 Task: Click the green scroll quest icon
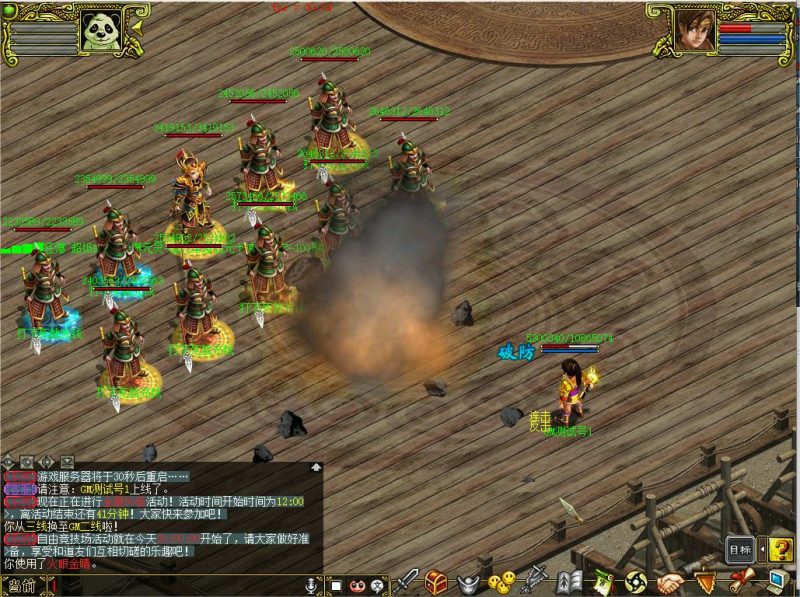pos(602,581)
